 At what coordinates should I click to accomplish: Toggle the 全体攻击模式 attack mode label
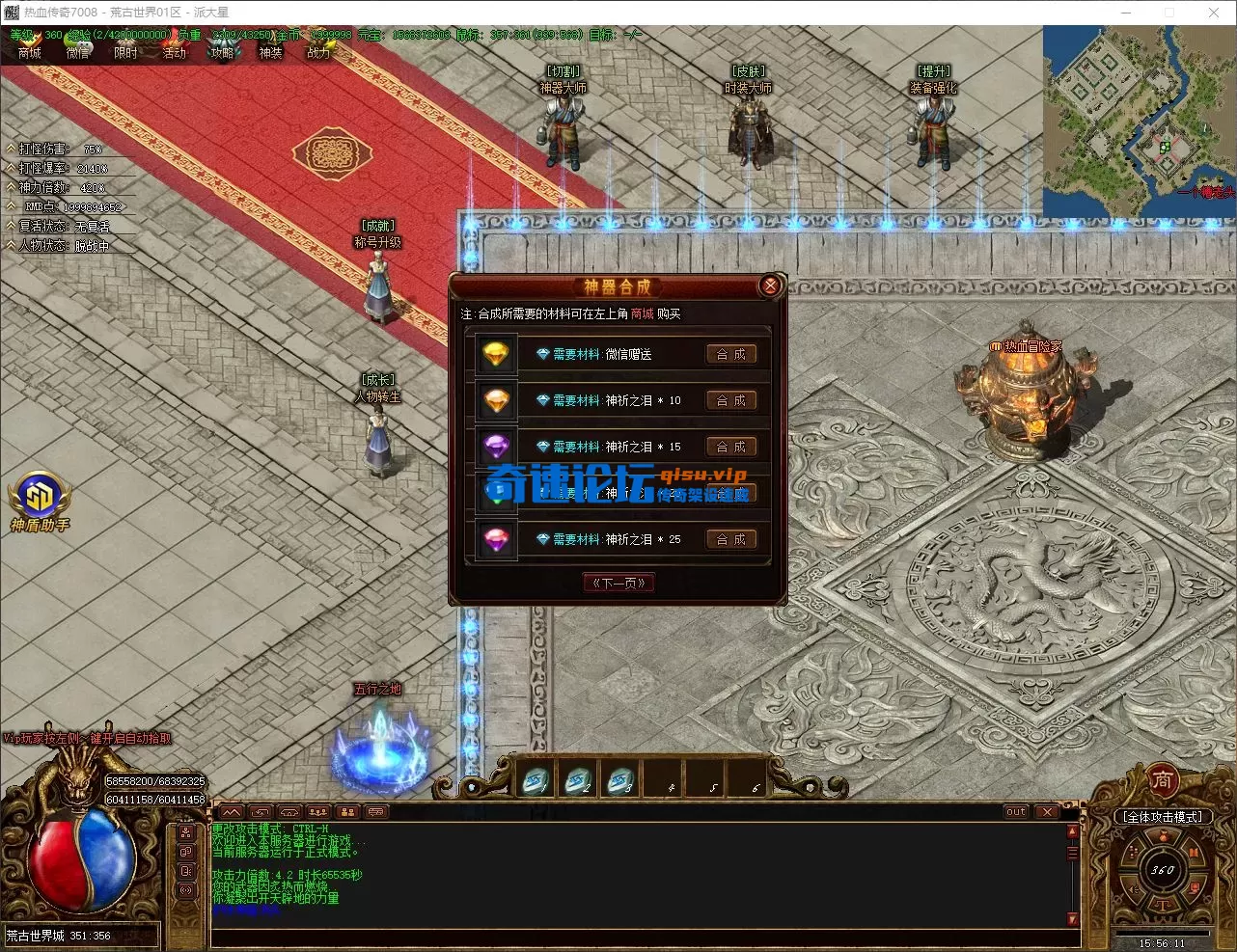(x=1163, y=817)
